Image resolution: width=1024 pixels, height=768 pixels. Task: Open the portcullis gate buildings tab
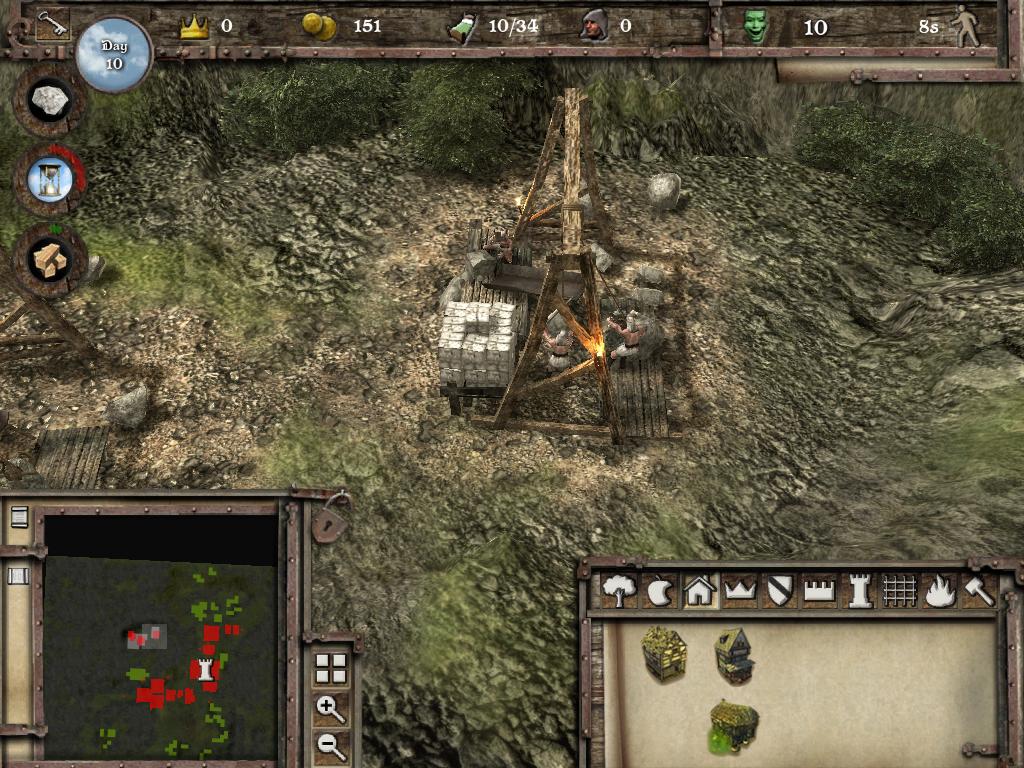[x=899, y=591]
